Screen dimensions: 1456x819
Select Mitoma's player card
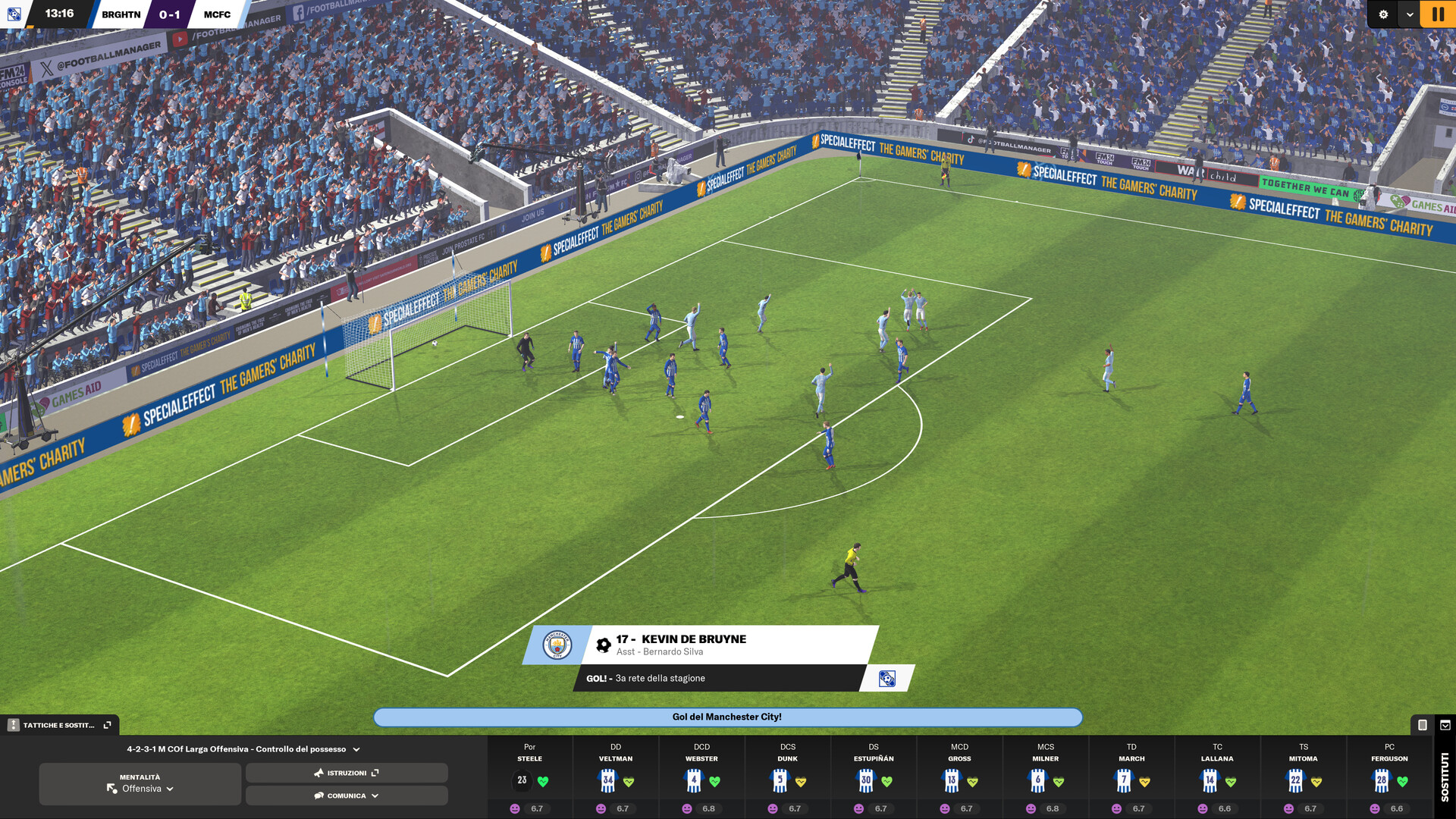click(1304, 777)
